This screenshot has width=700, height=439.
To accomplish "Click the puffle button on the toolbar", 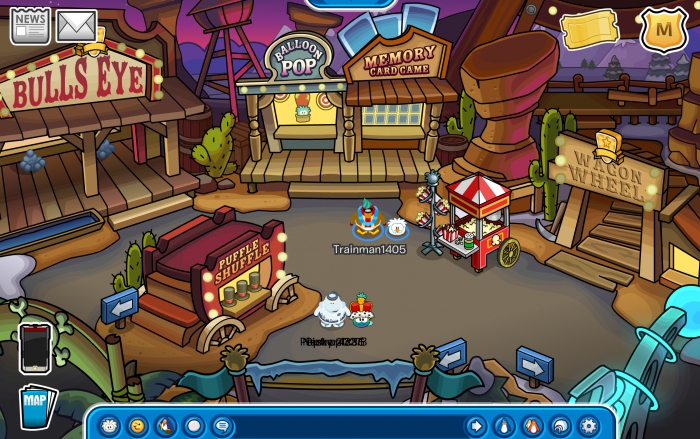I will pyautogui.click(x=109, y=425).
